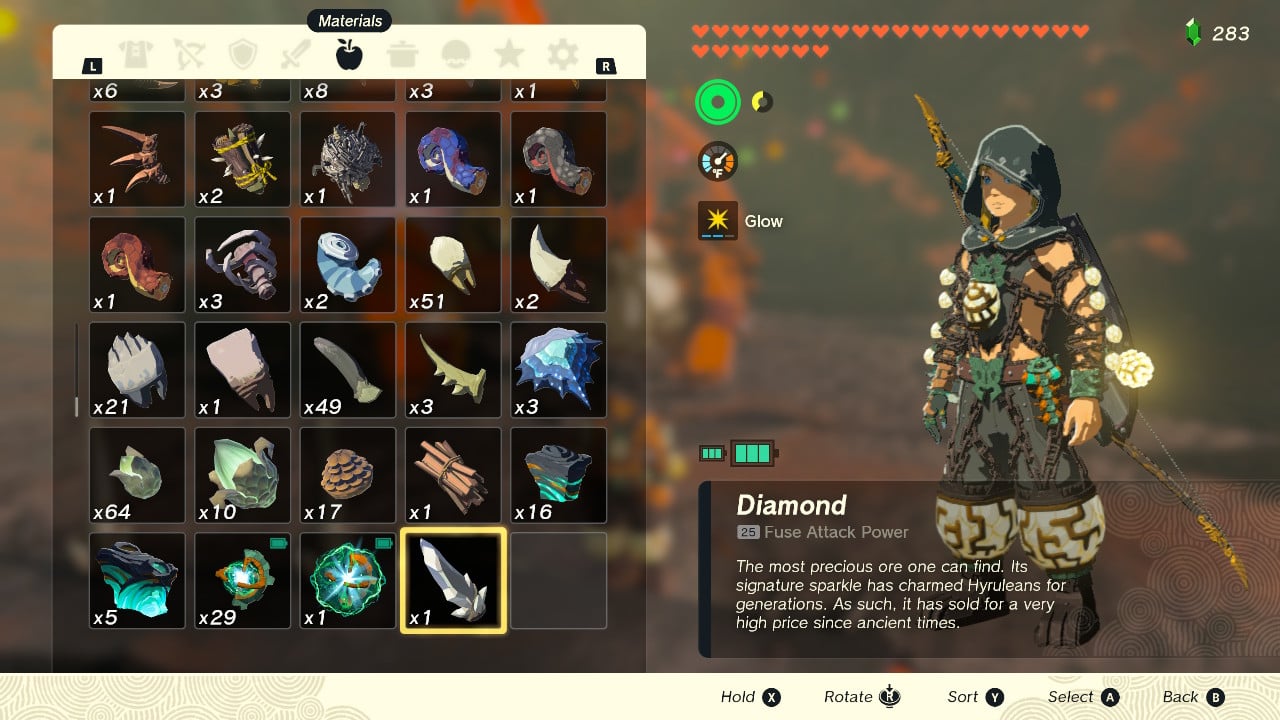Select the System settings gear tab icon
The height and width of the screenshot is (720, 1280).
coord(561,55)
